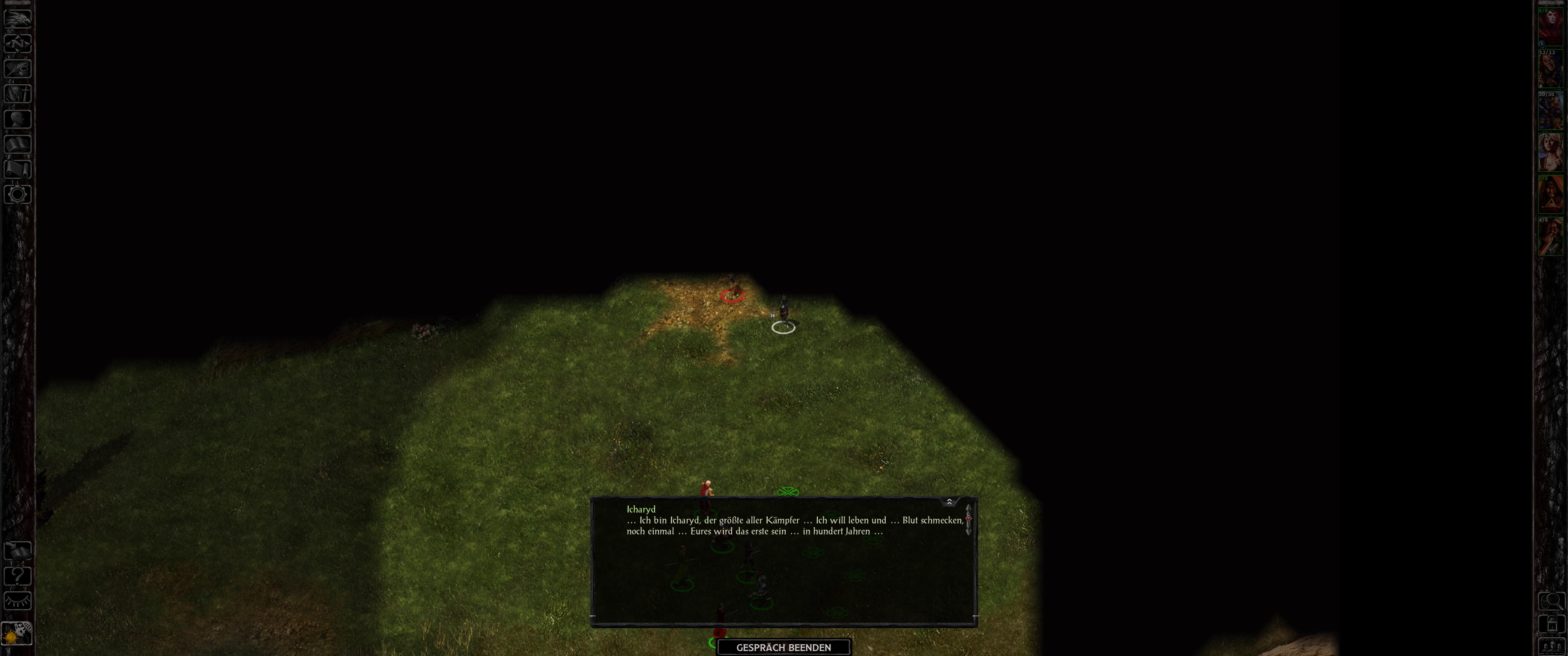Click the rest closed-eye icon
1568x656 pixels.
[18, 601]
